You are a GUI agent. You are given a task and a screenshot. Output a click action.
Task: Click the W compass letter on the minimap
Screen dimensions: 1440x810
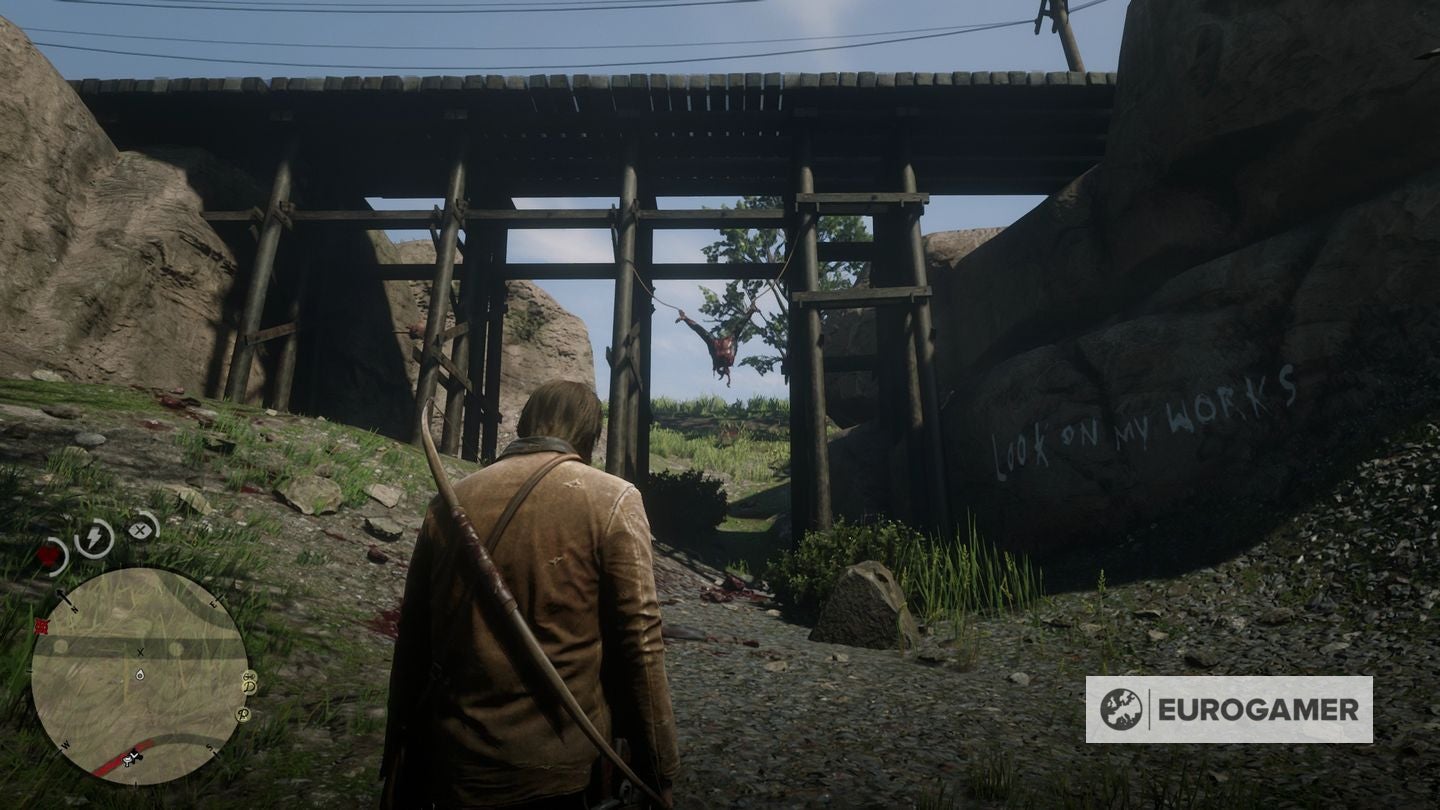(66, 743)
